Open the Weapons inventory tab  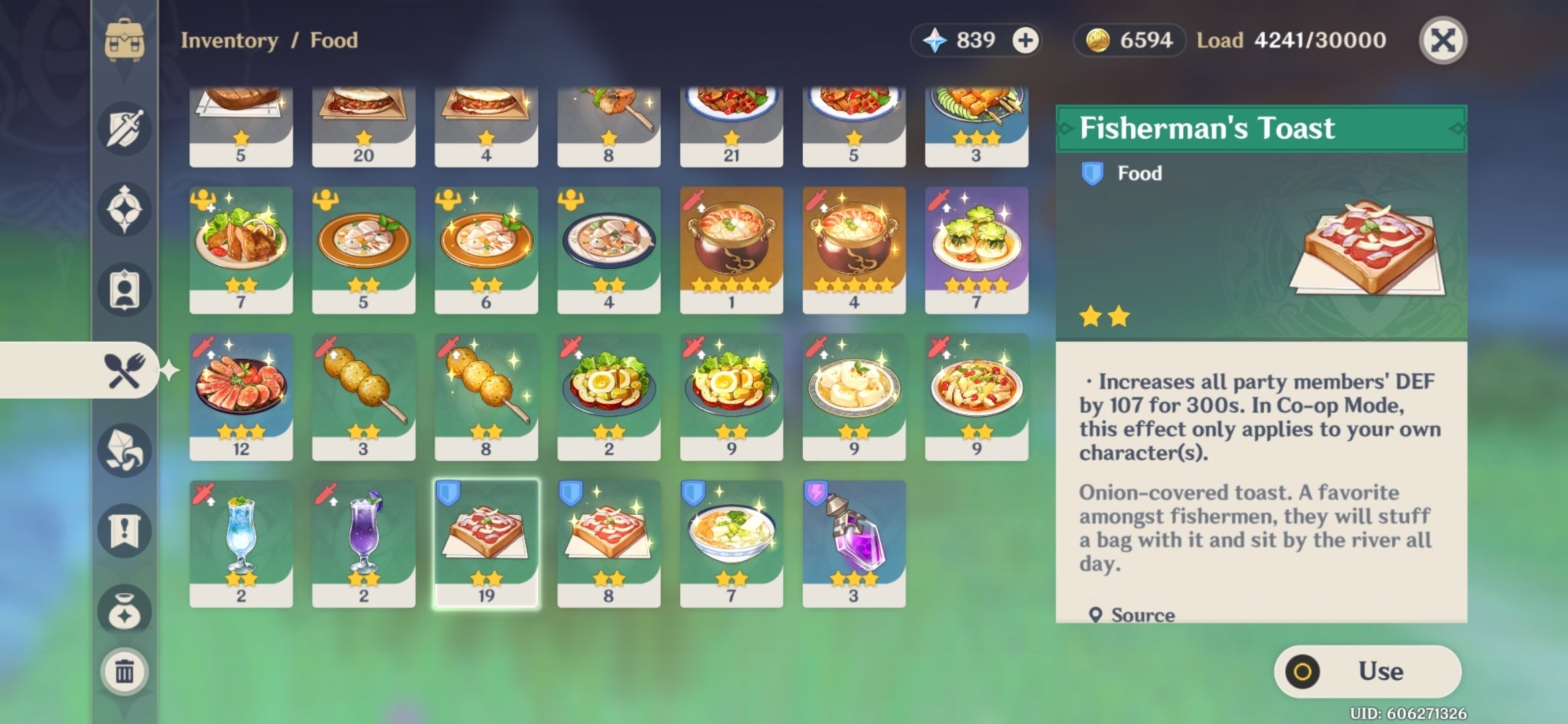(125, 129)
